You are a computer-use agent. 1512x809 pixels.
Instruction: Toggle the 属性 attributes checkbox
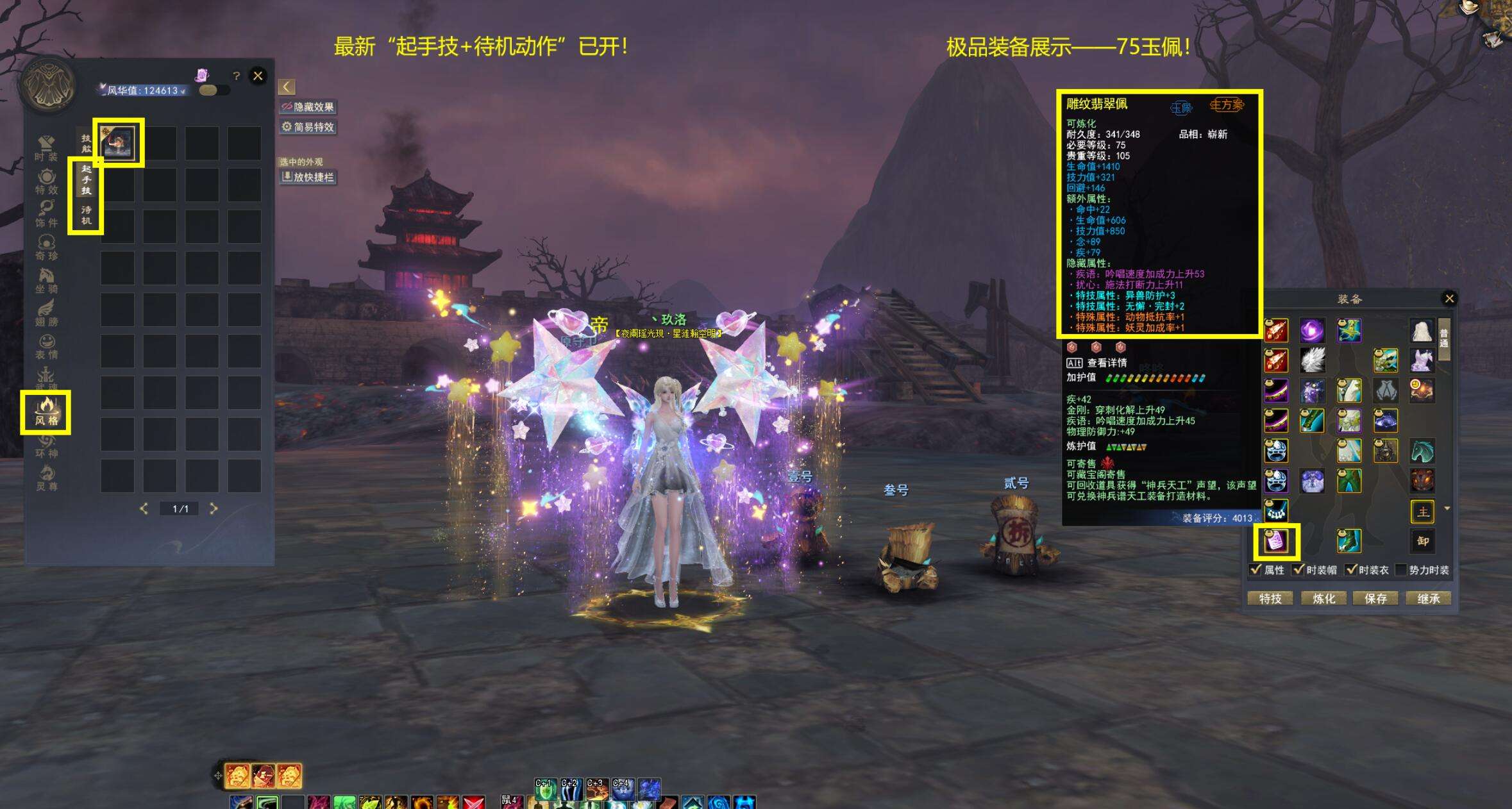pyautogui.click(x=1256, y=569)
